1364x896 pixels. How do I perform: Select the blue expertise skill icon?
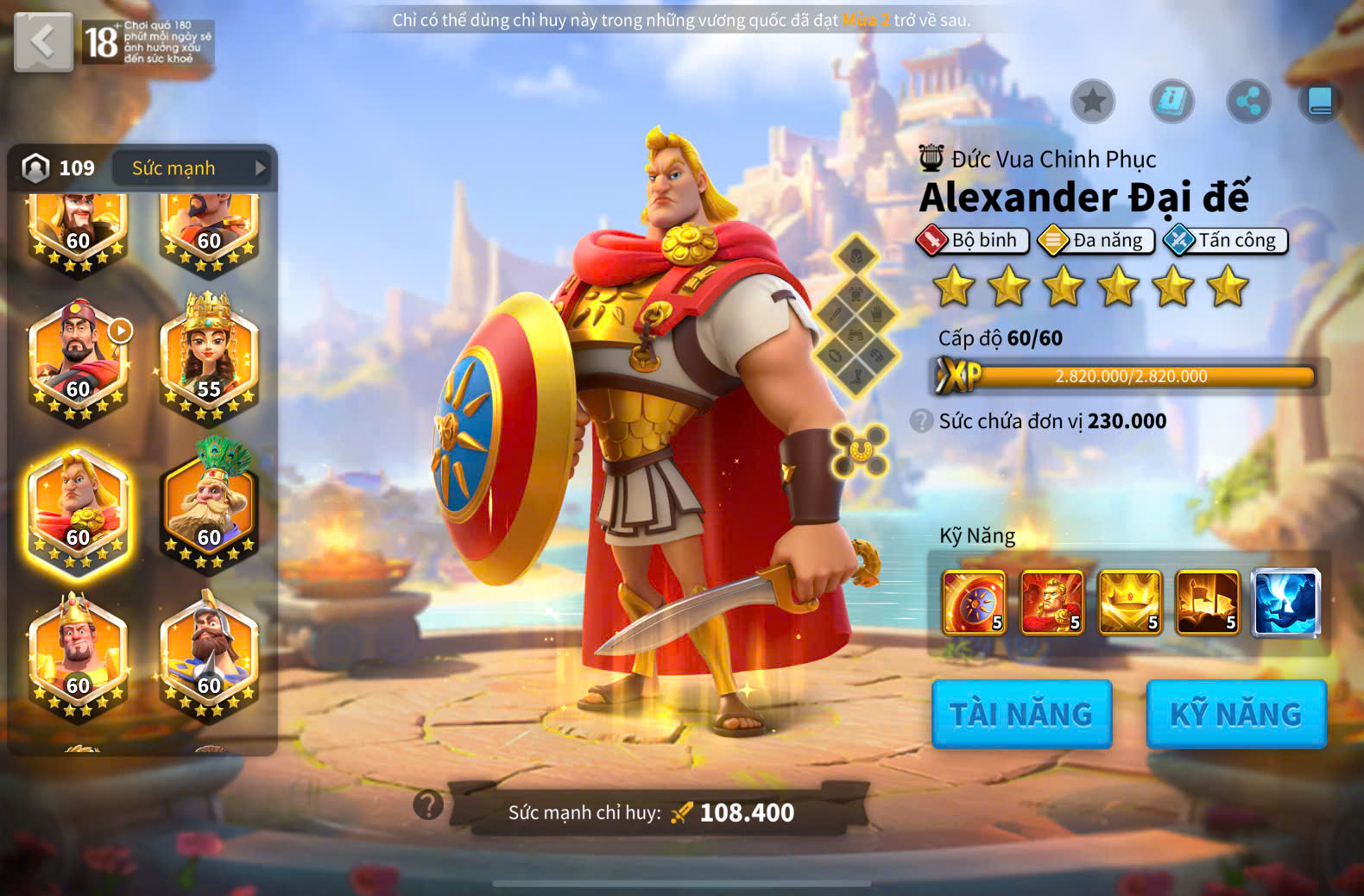(x=1285, y=603)
